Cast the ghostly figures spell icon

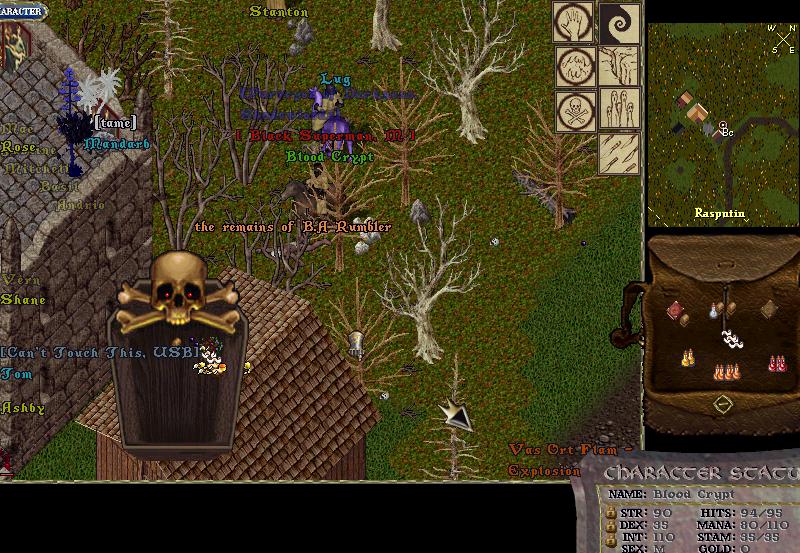(619, 109)
